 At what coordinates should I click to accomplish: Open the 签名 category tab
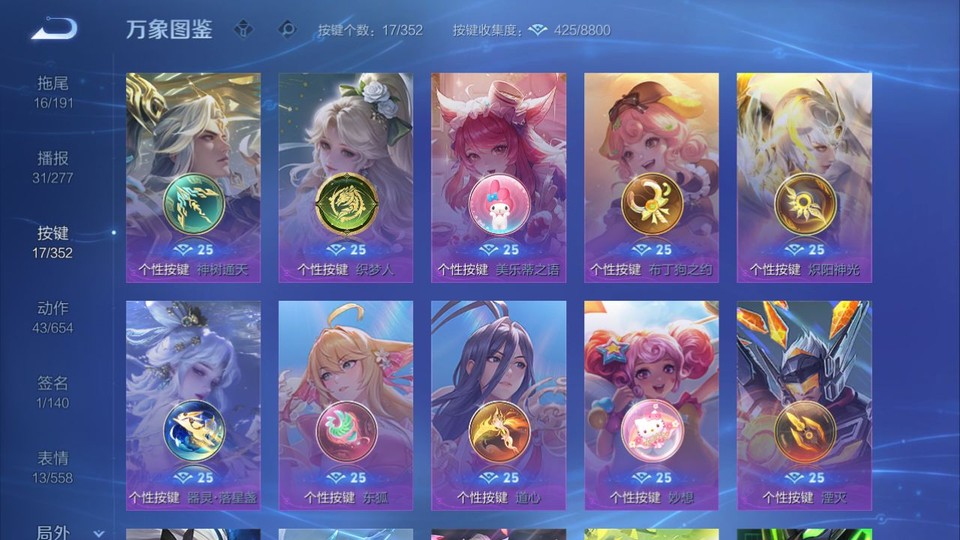(x=54, y=391)
